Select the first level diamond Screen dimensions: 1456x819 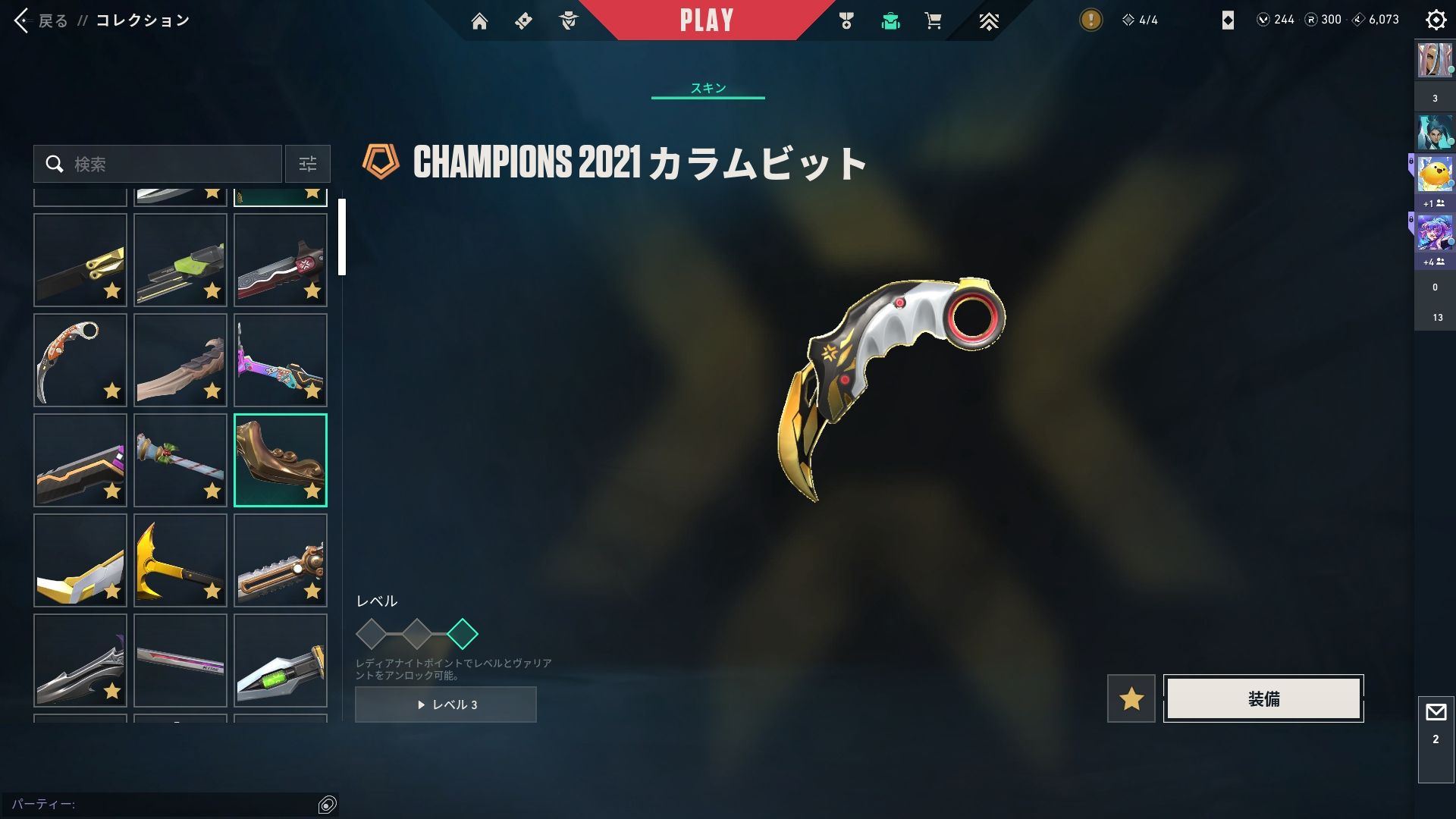(x=372, y=634)
